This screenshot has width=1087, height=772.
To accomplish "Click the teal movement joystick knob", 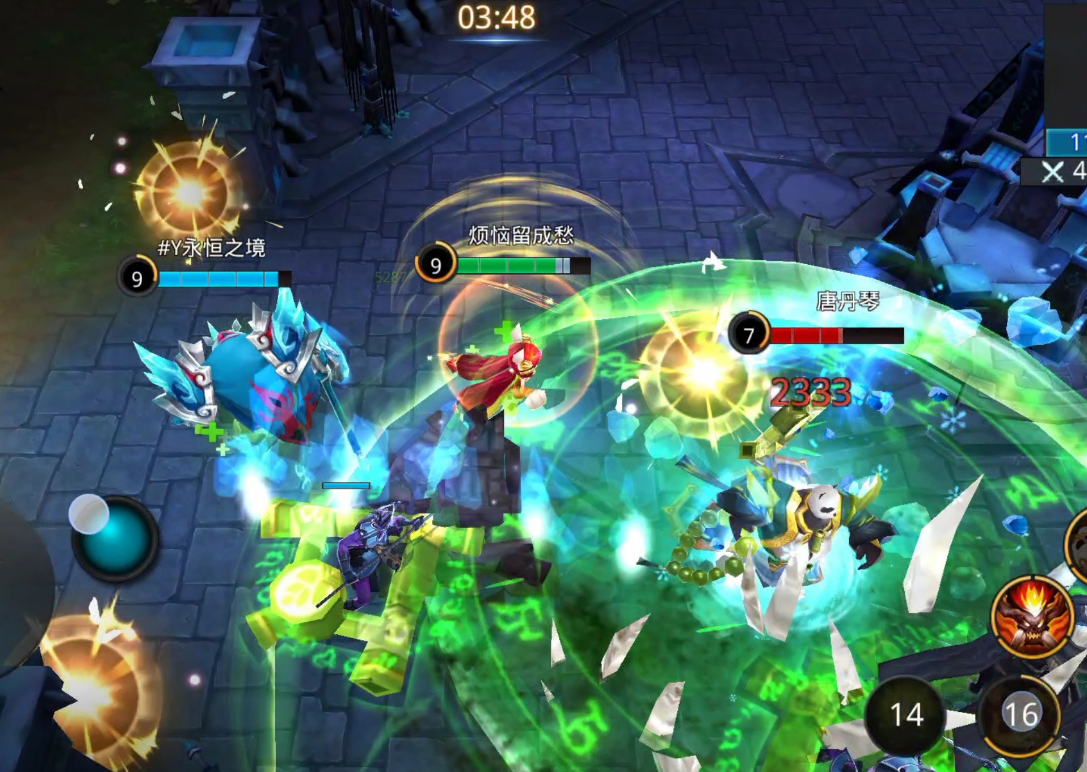I will pyautogui.click(x=116, y=538).
